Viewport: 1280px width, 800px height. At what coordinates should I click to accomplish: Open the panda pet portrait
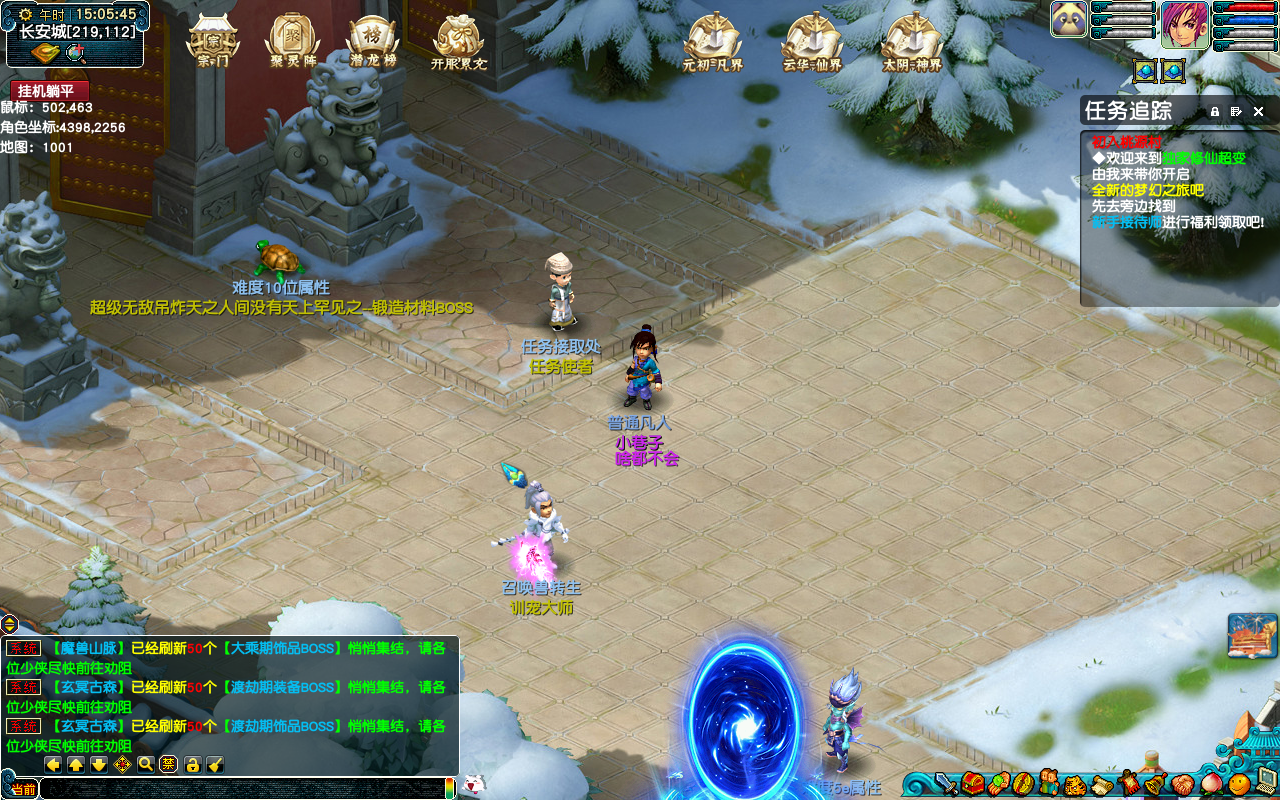coord(1069,19)
